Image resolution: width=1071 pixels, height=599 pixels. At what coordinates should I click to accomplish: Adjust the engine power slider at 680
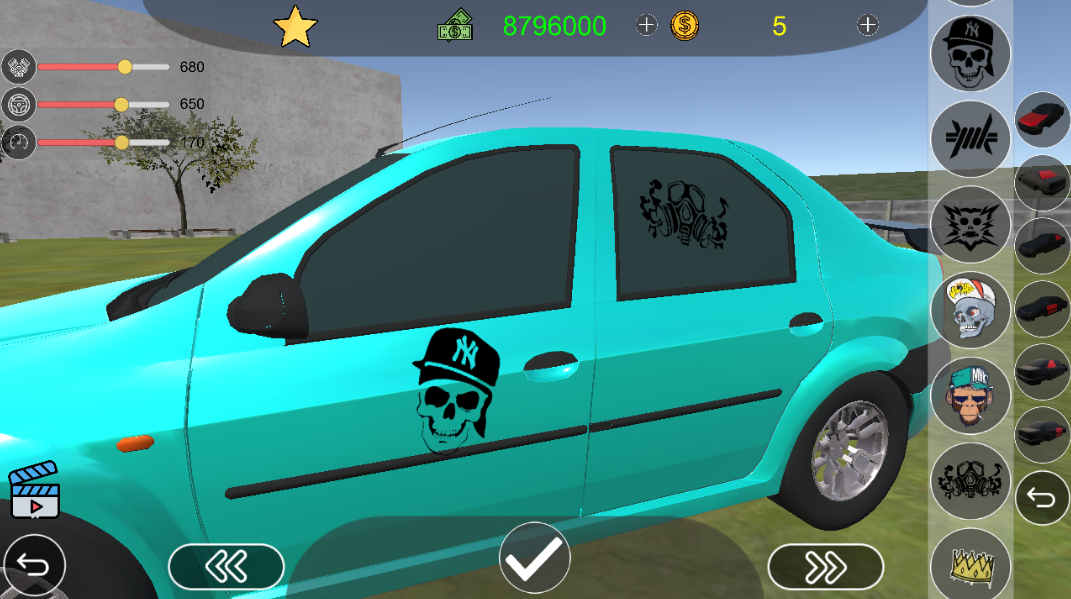[x=125, y=67]
